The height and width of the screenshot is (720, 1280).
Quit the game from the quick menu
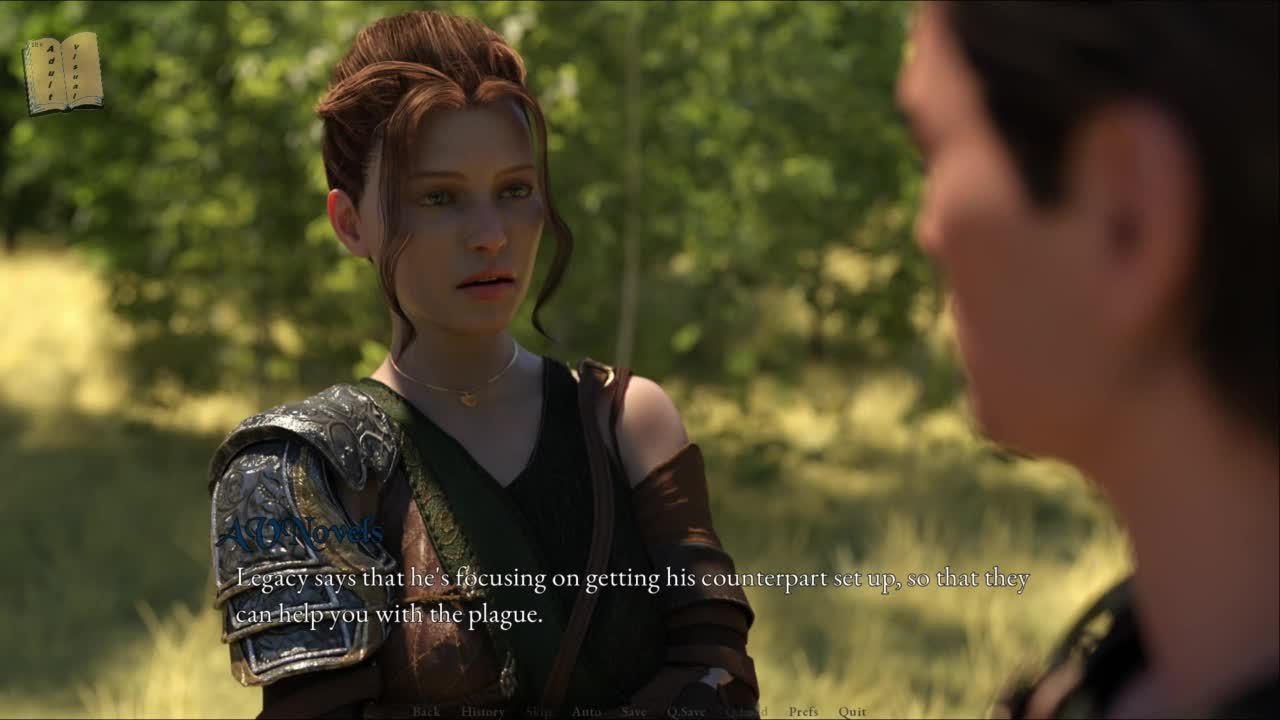tap(852, 712)
